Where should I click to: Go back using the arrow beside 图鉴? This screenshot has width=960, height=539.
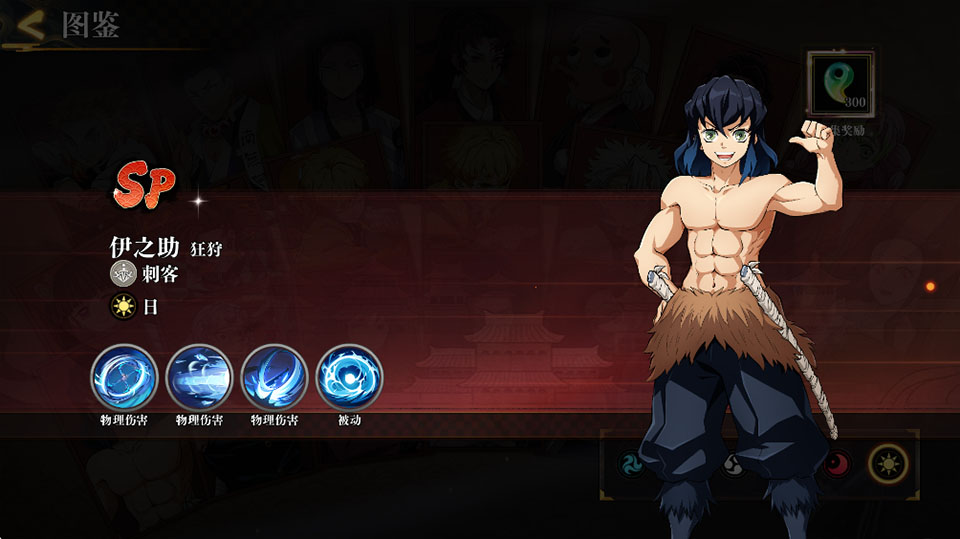[x=32, y=26]
